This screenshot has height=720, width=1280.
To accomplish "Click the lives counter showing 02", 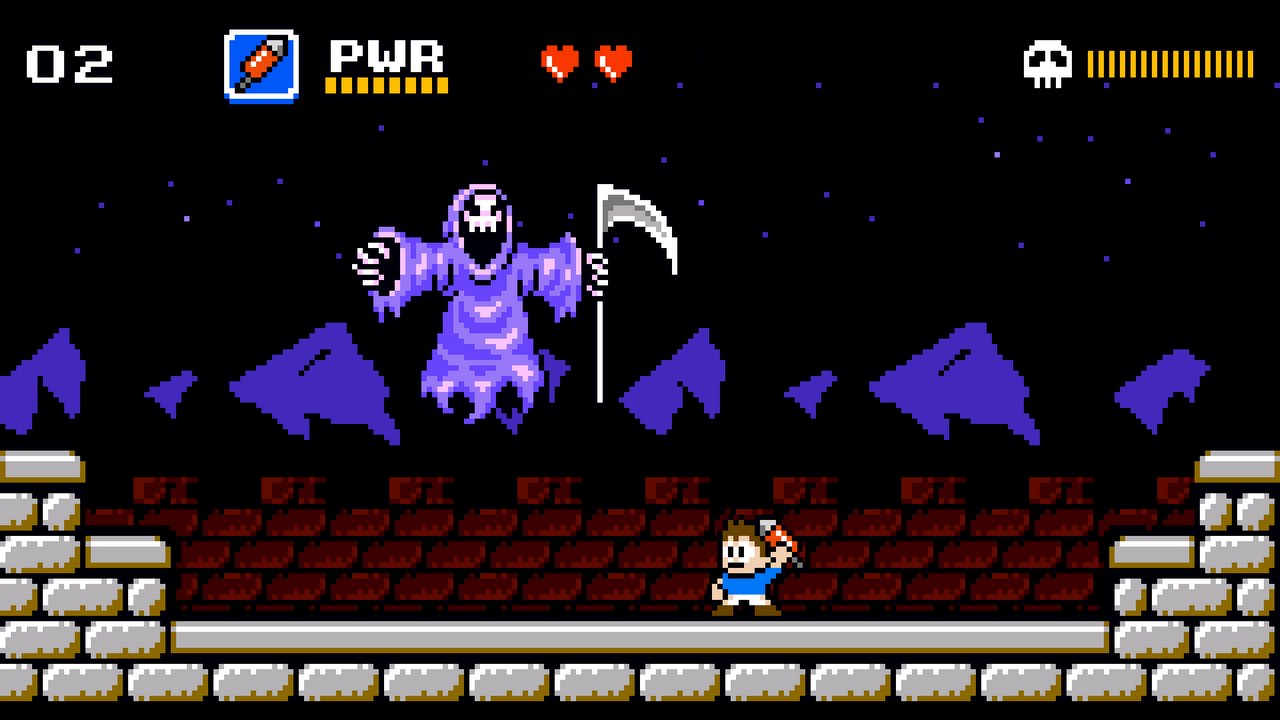I will tap(70, 62).
